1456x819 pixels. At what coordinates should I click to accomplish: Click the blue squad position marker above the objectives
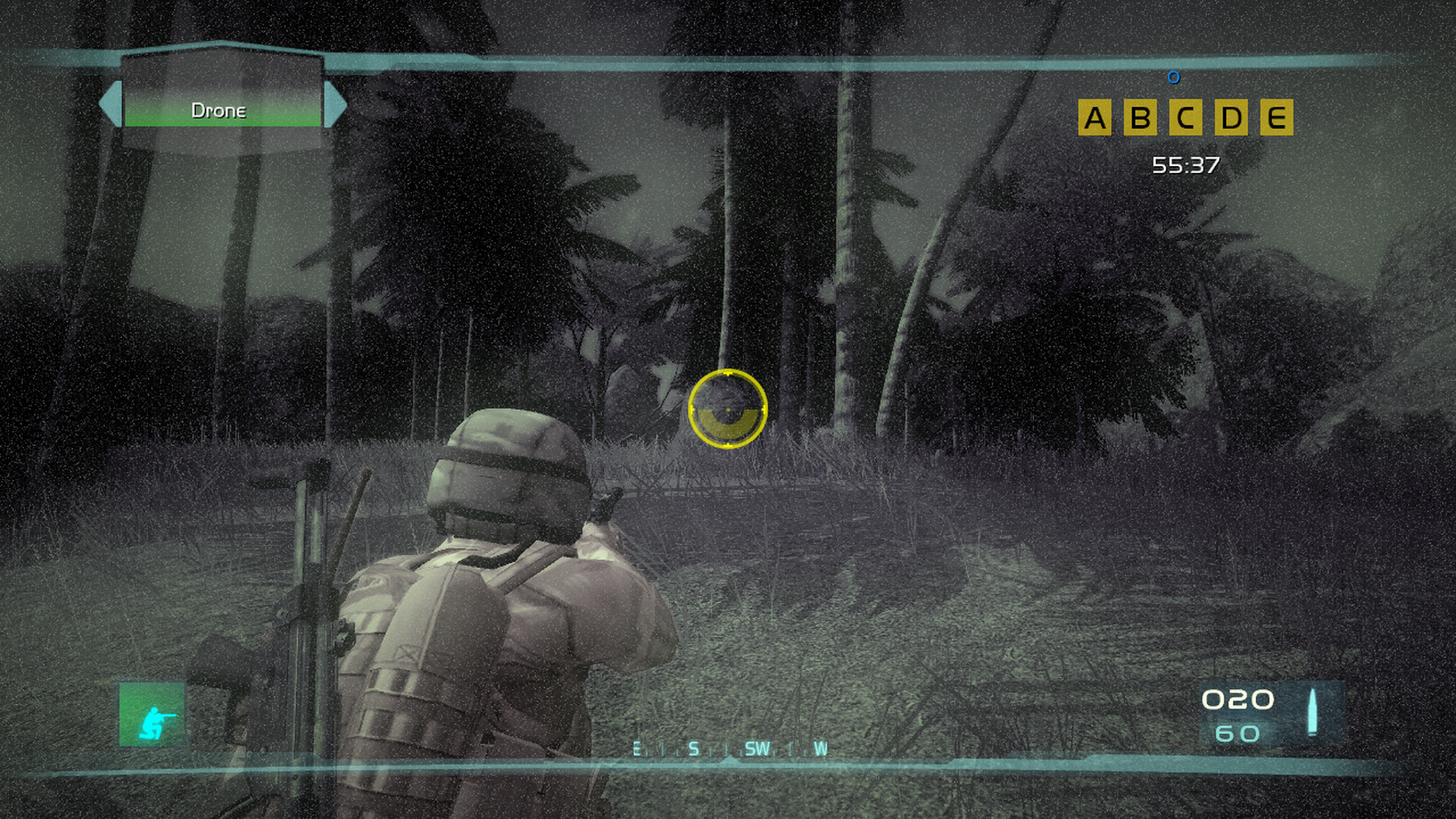coord(1174,77)
